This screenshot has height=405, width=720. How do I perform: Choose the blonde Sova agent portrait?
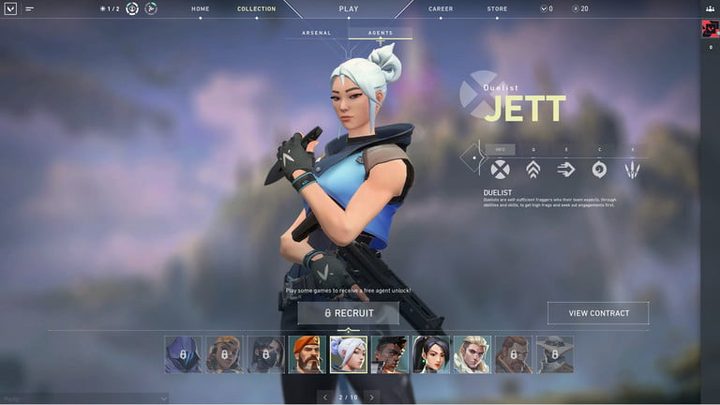click(x=471, y=354)
